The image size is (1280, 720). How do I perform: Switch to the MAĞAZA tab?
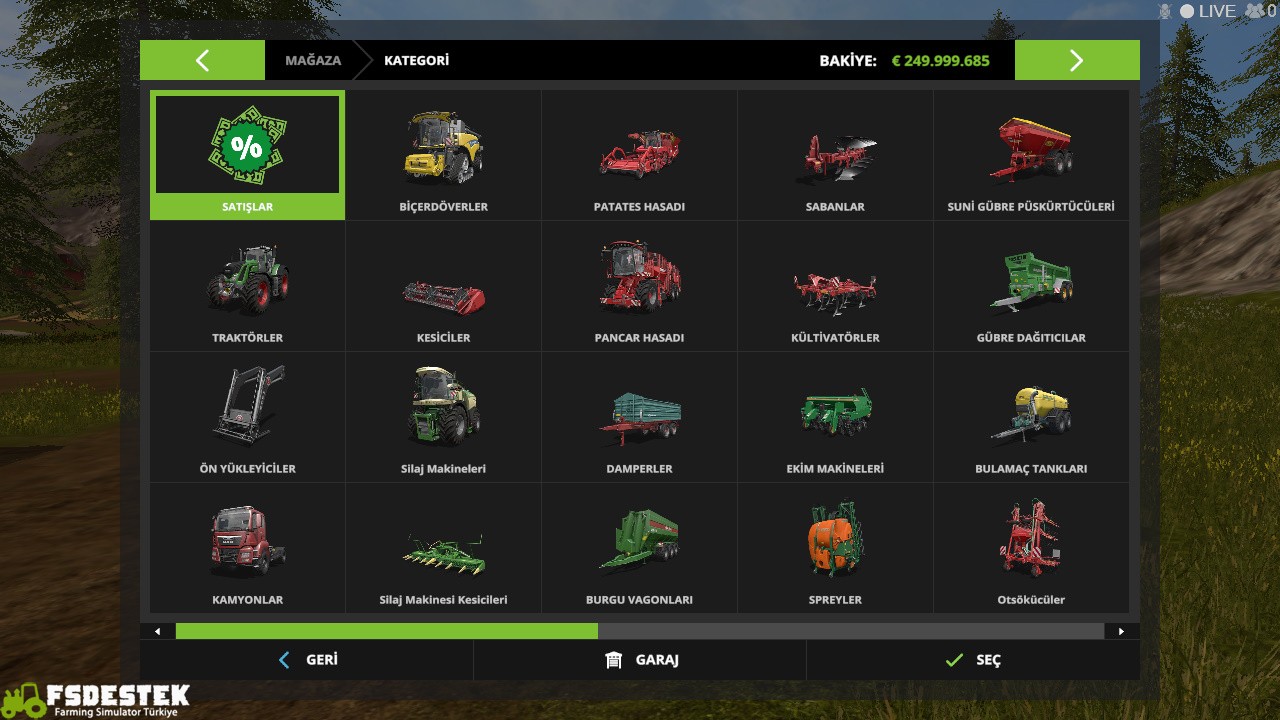(x=313, y=60)
